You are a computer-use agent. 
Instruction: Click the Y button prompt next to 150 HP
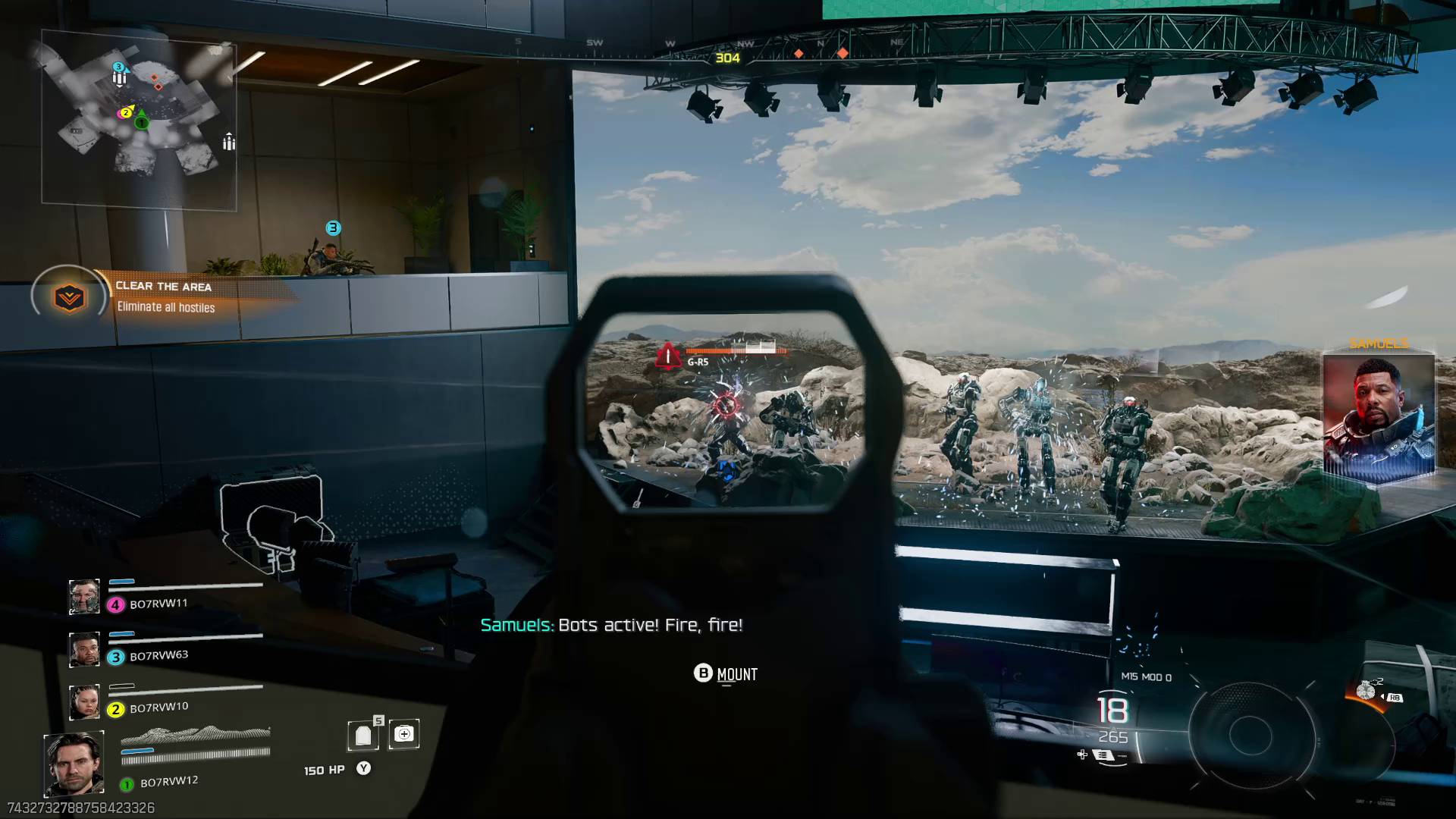coord(364,768)
